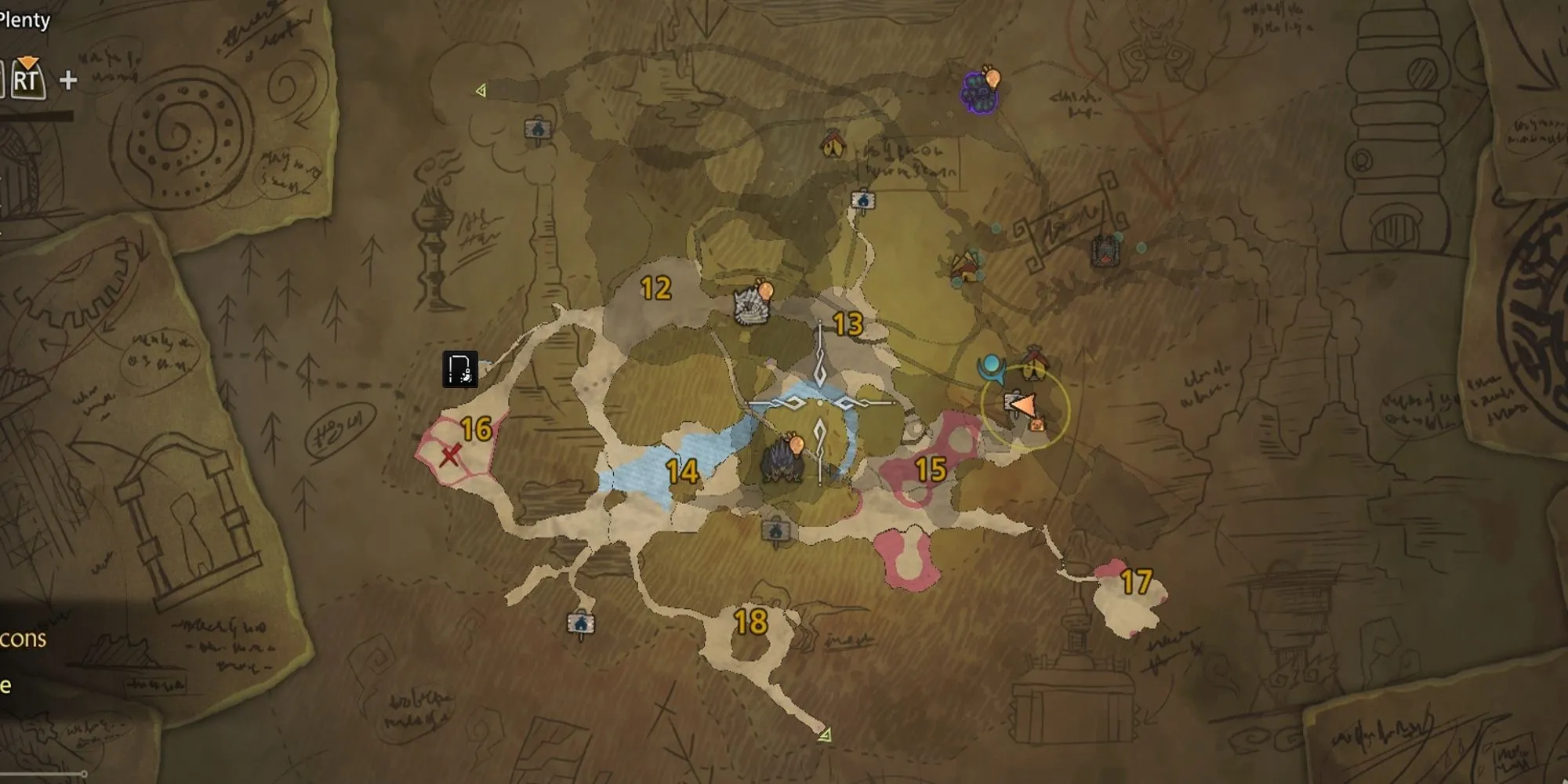Select the village huts icon
Viewport: 1568px width, 784px height.
968,267
